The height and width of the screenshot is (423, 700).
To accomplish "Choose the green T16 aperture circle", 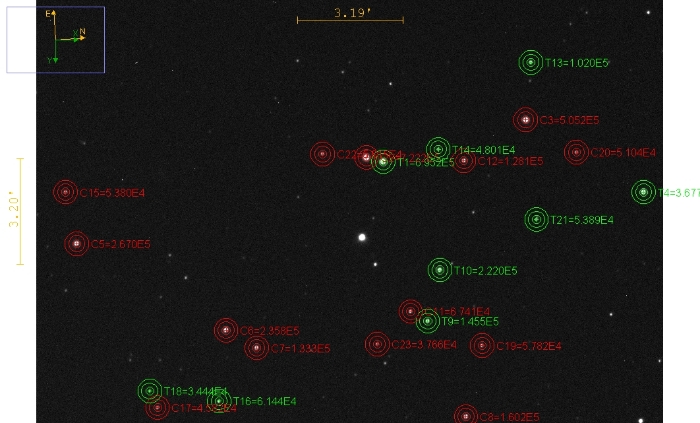I will [x=219, y=401].
